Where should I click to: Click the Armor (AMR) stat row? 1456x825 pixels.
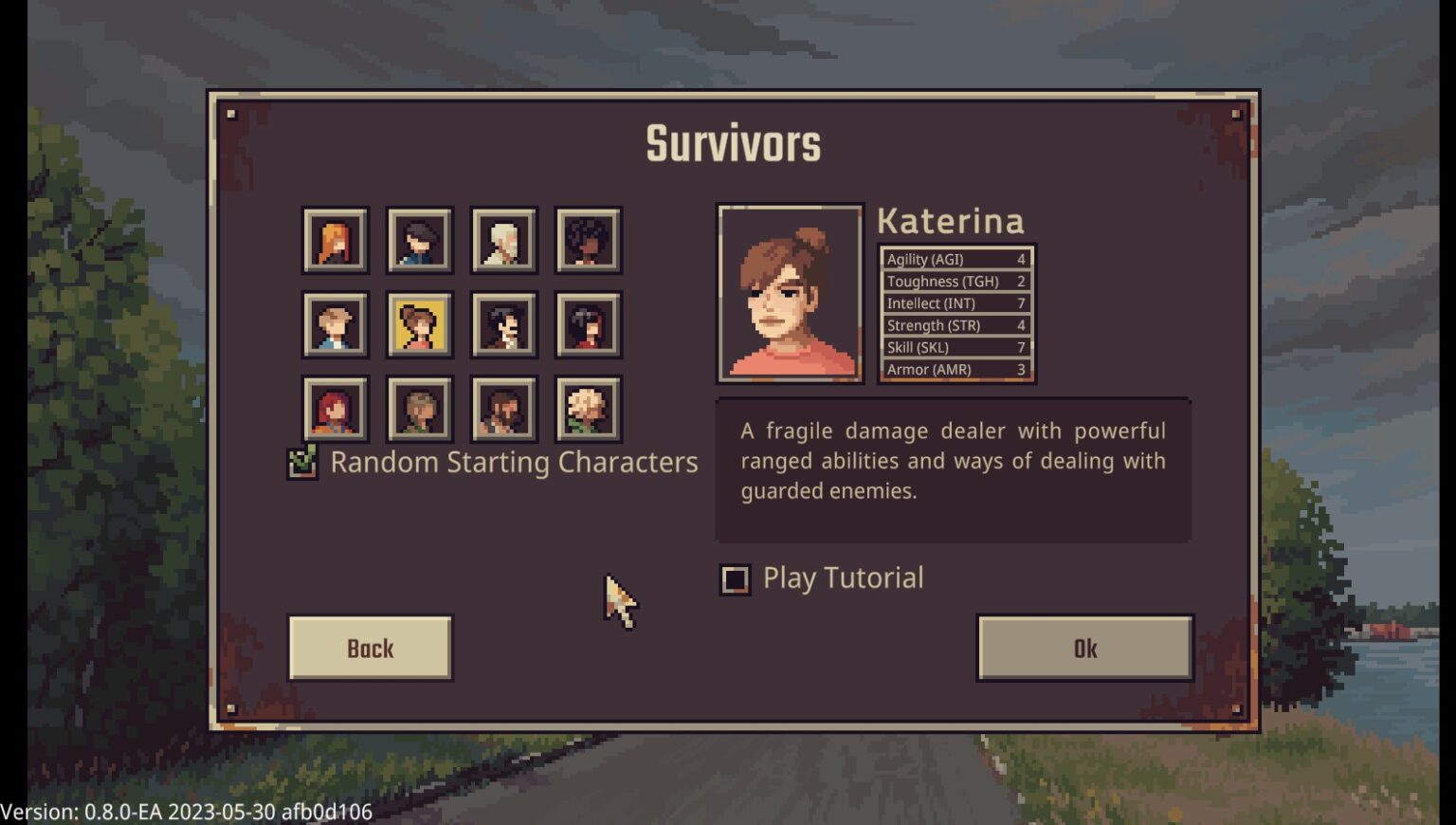[x=955, y=369]
